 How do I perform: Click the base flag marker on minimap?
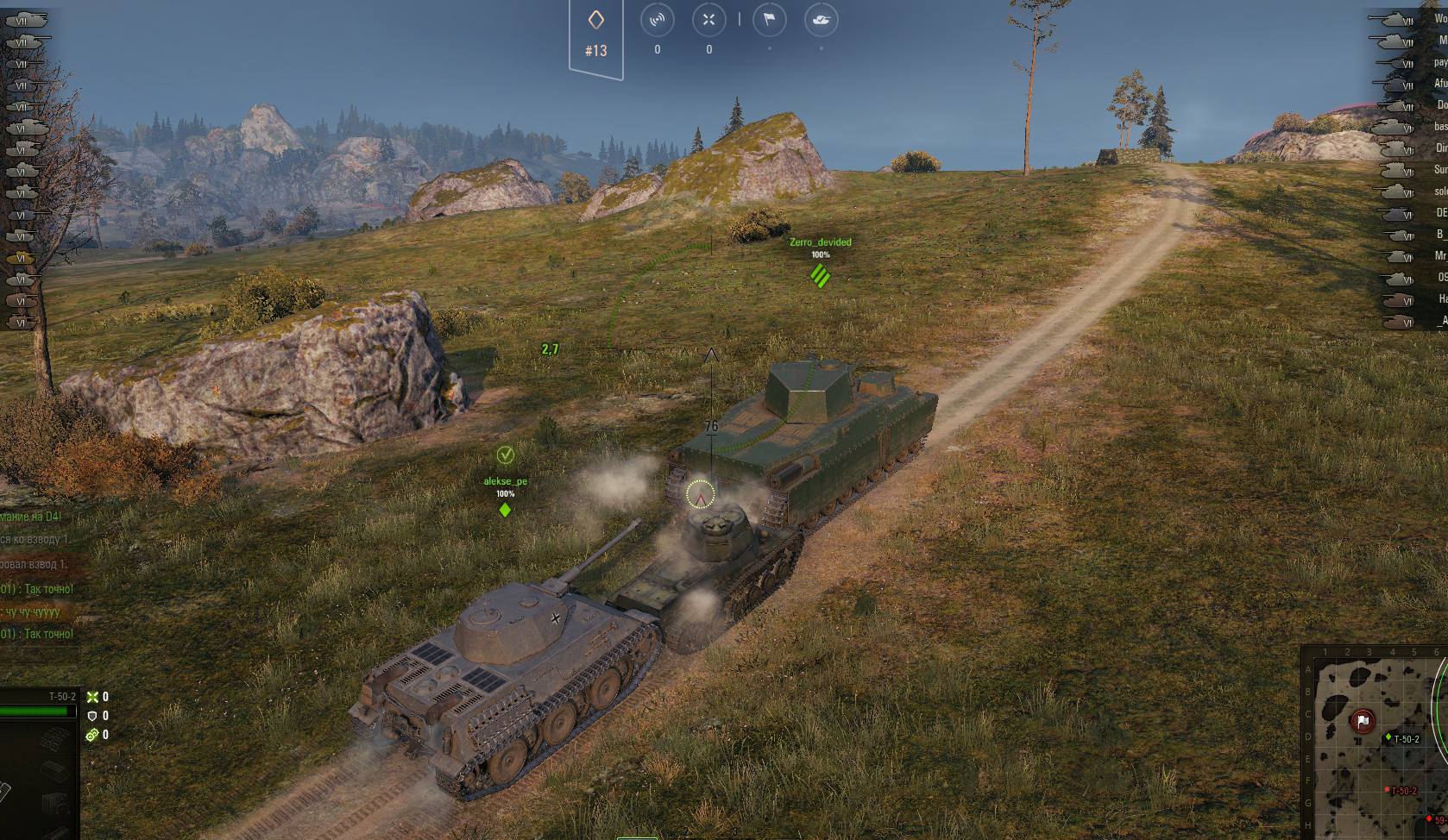[1363, 721]
